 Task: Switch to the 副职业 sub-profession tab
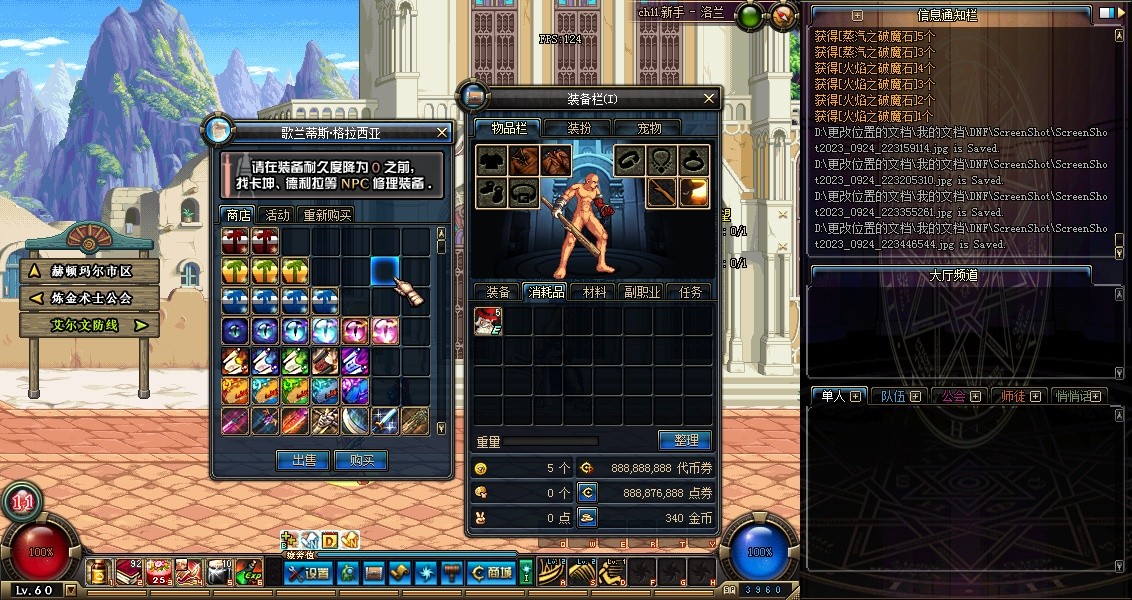pos(642,292)
